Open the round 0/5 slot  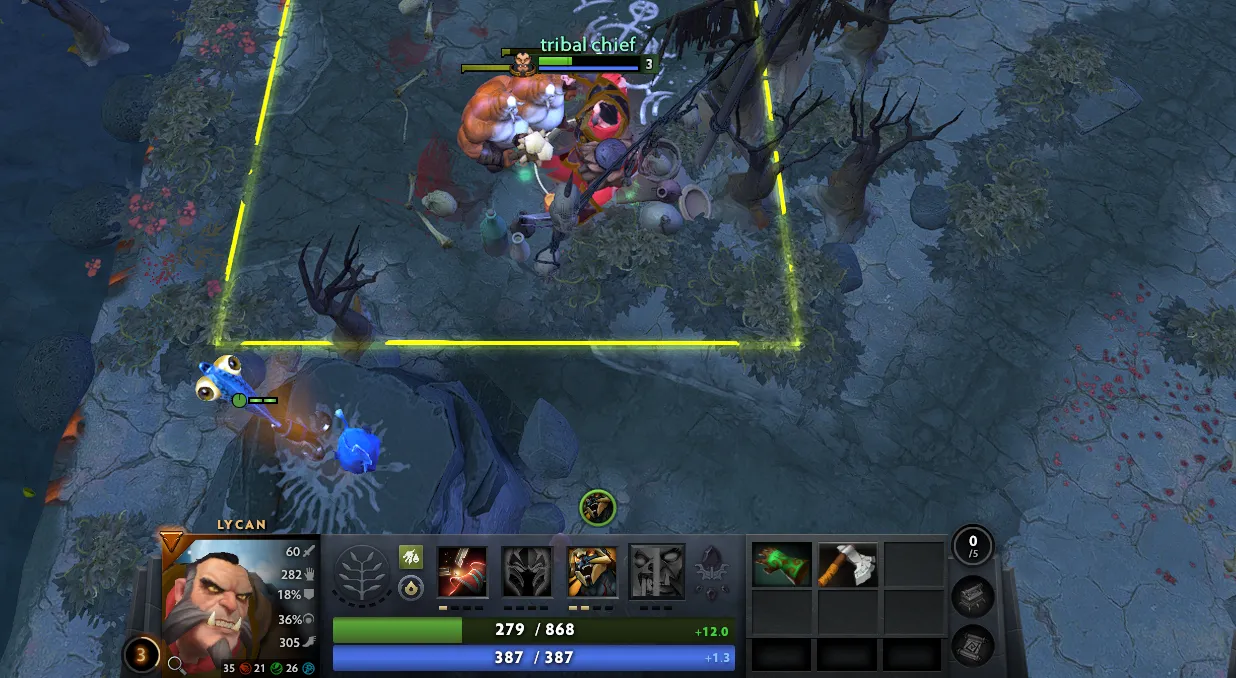972,545
